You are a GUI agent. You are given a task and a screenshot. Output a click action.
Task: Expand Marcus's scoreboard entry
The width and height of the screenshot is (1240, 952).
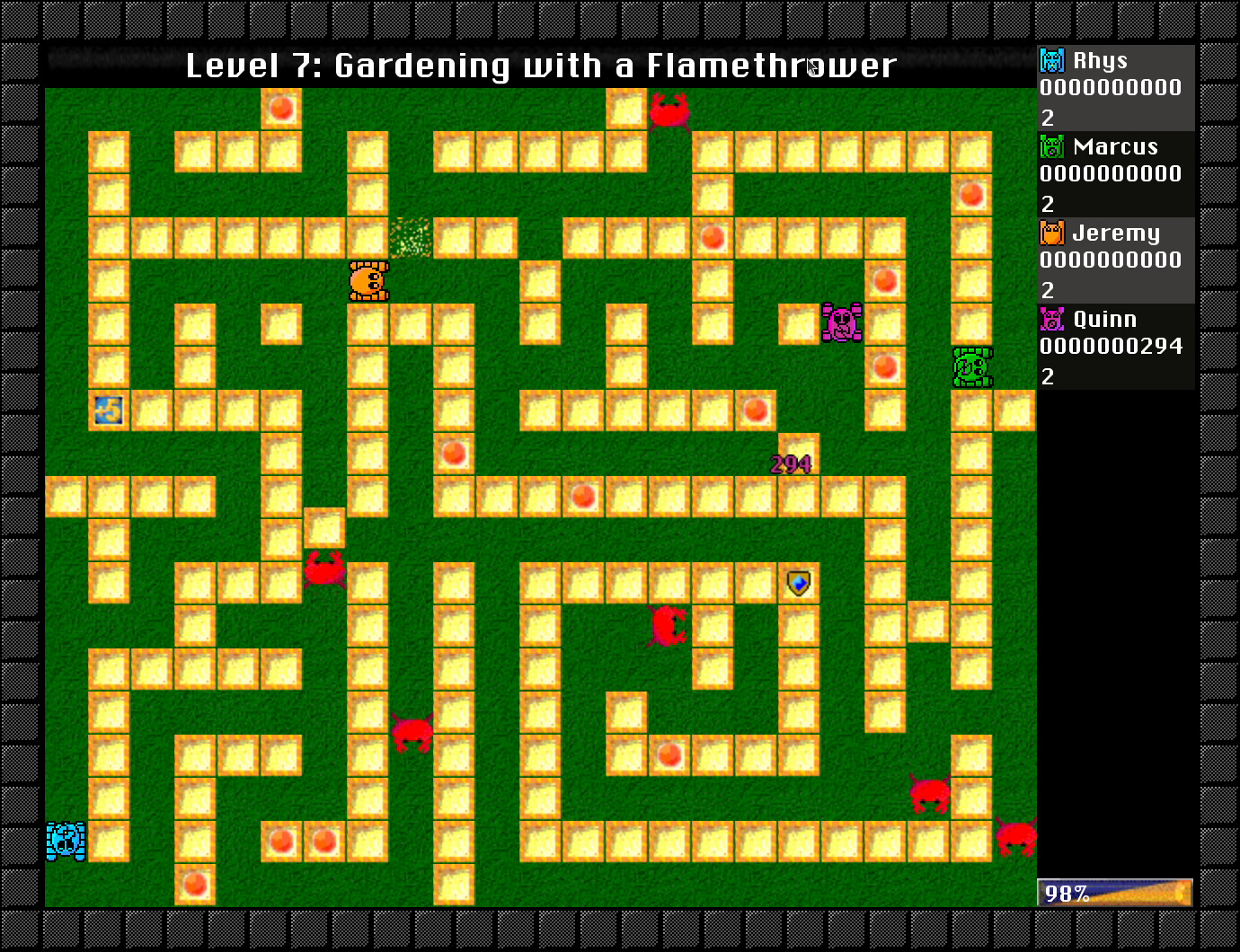click(x=1114, y=173)
